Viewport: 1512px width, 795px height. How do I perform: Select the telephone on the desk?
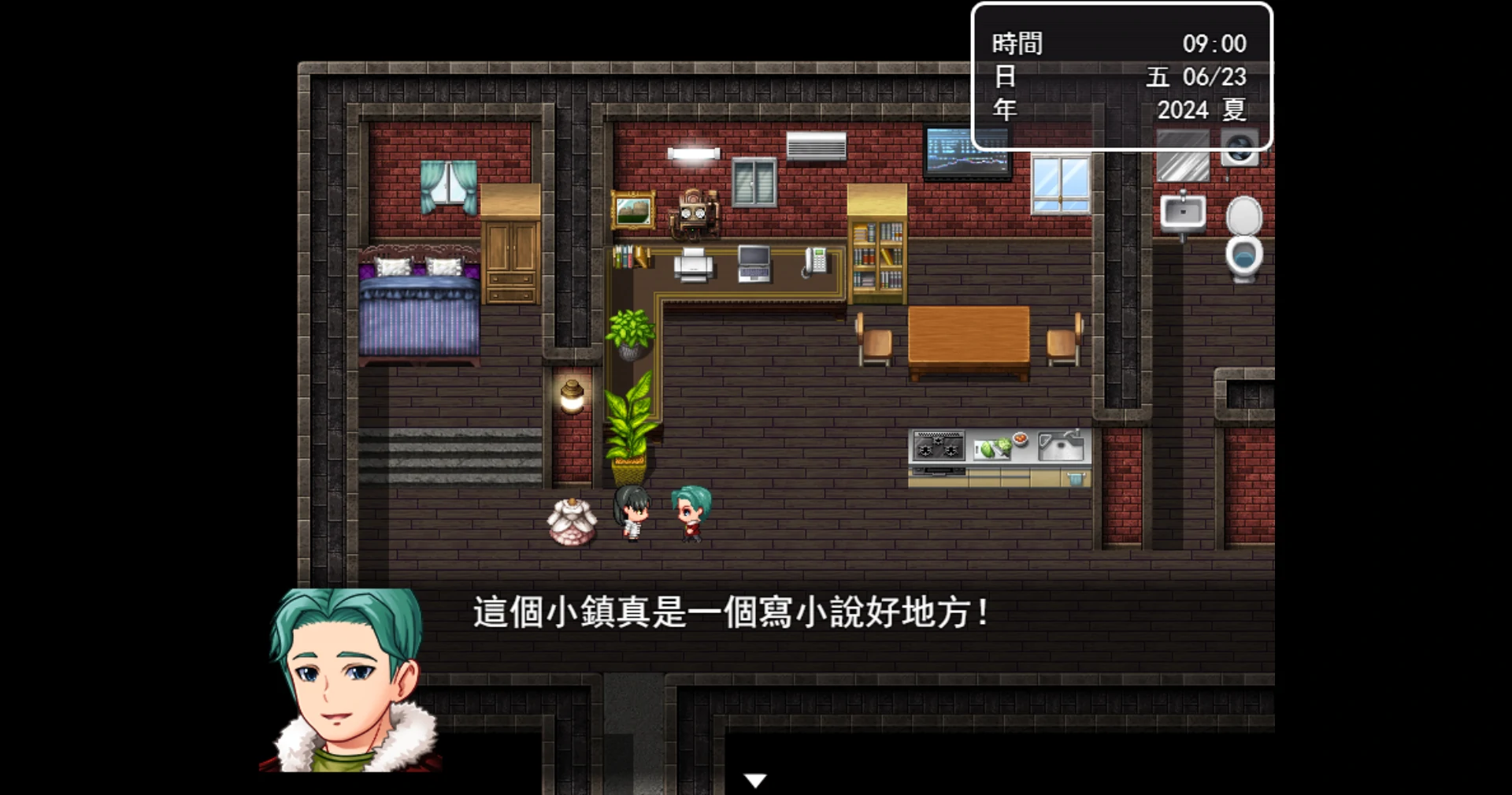(816, 261)
